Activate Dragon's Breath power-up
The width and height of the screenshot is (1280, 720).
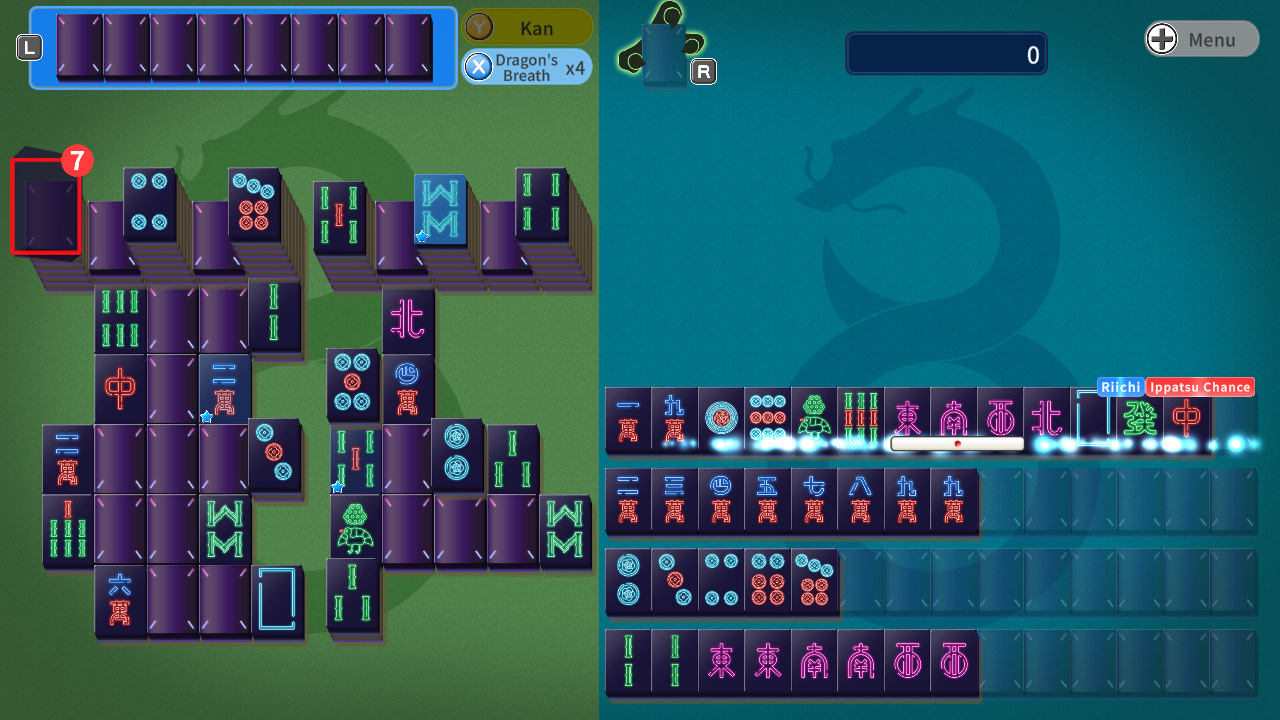pos(527,67)
